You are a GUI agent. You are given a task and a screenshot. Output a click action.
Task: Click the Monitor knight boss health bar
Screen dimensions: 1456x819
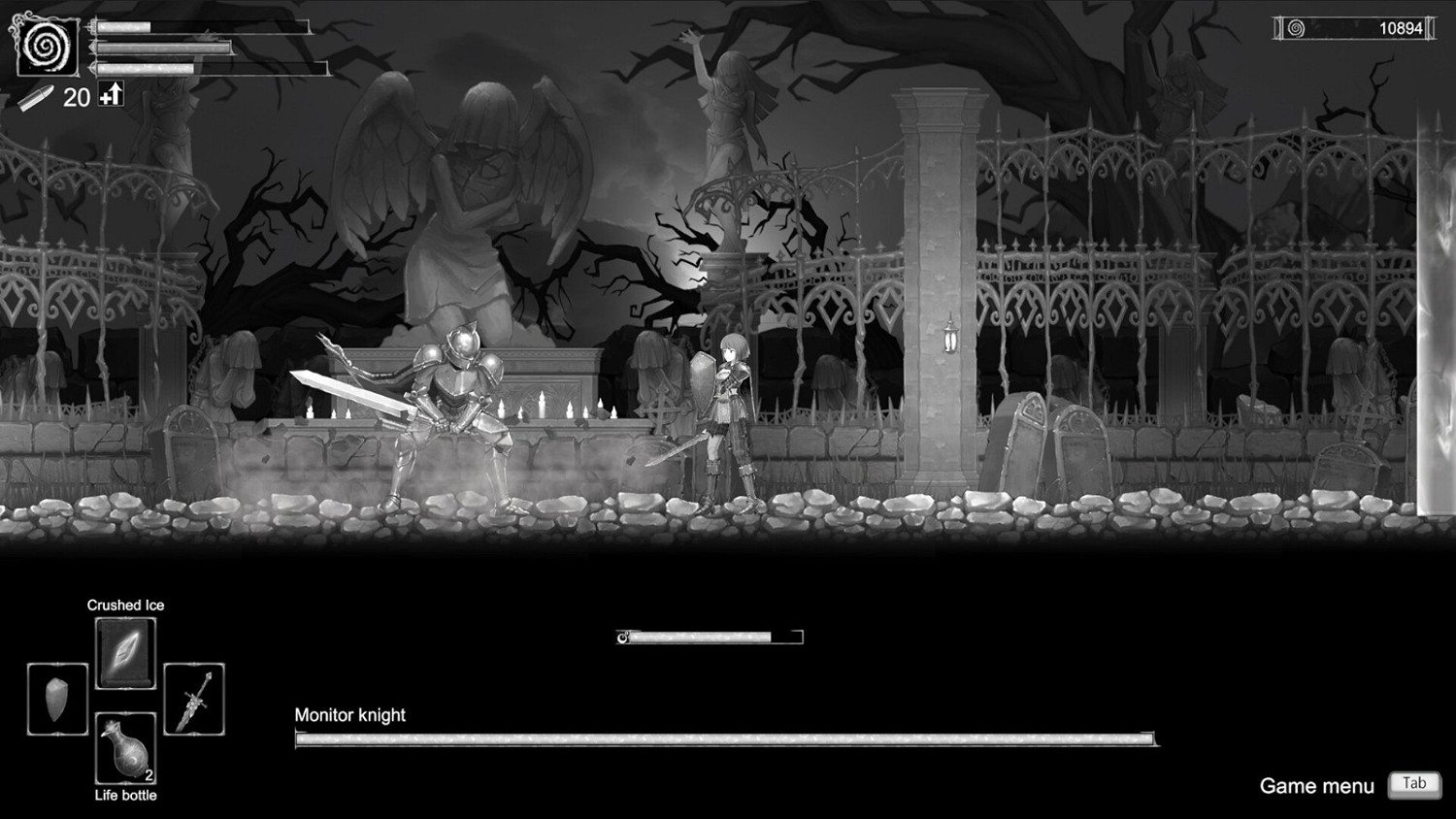click(x=723, y=739)
